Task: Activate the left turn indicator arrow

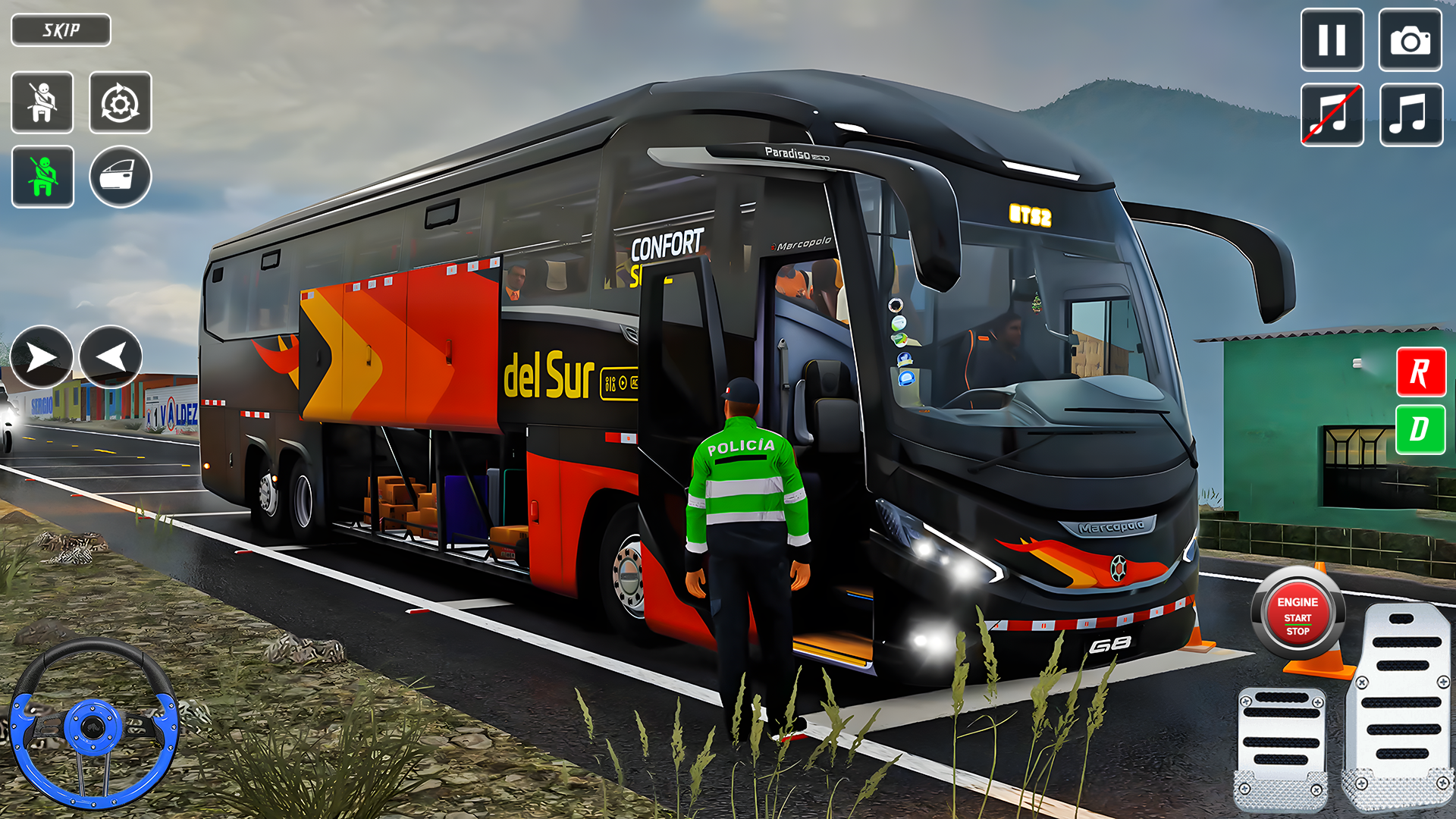Action: point(111,357)
